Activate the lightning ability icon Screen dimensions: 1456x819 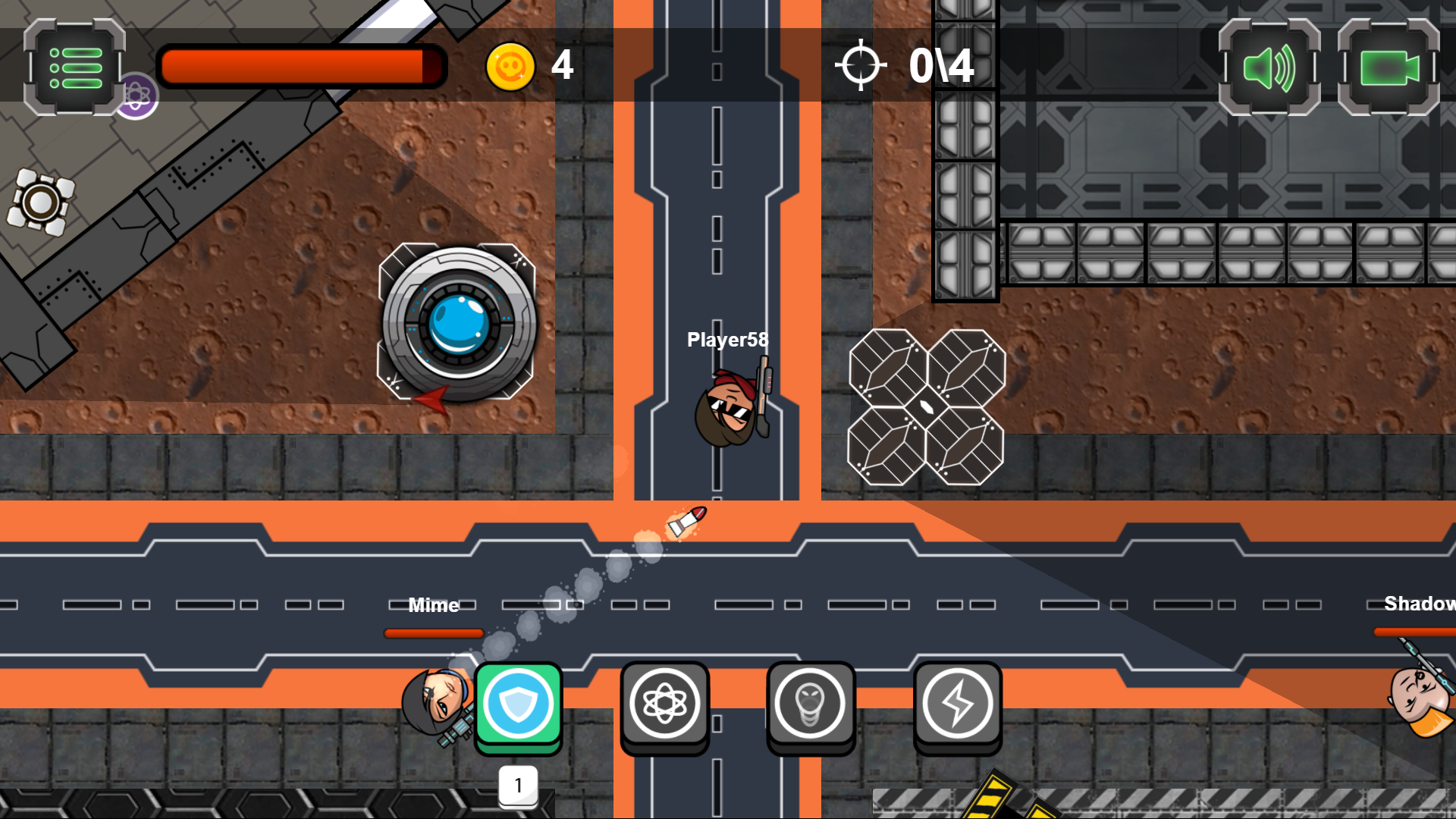957,704
